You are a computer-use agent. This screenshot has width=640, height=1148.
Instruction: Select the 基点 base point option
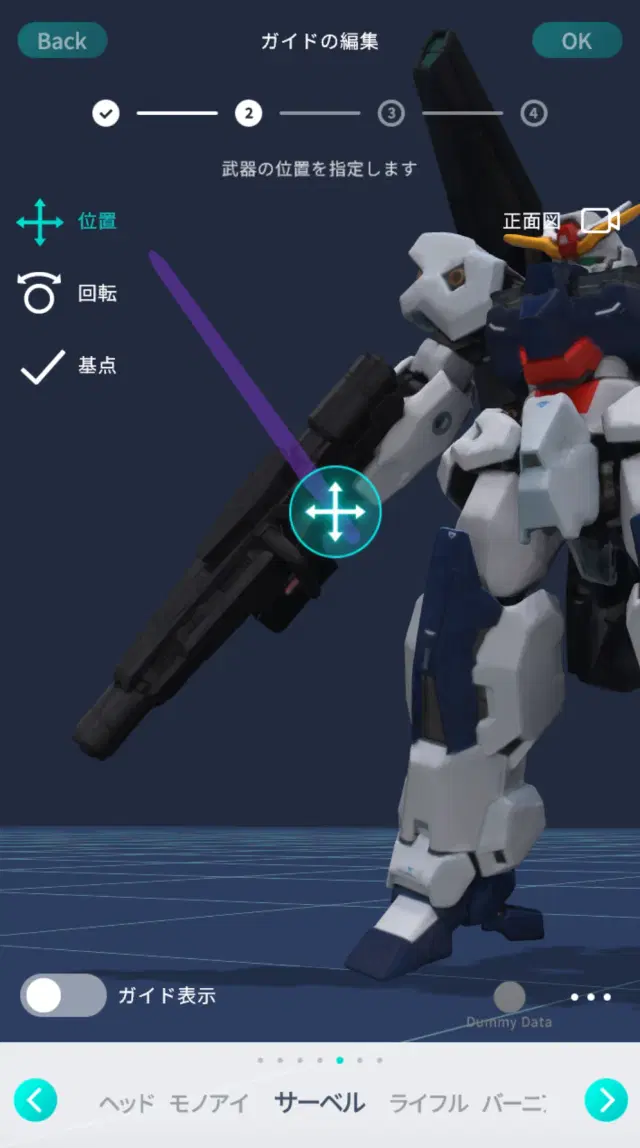click(x=67, y=366)
